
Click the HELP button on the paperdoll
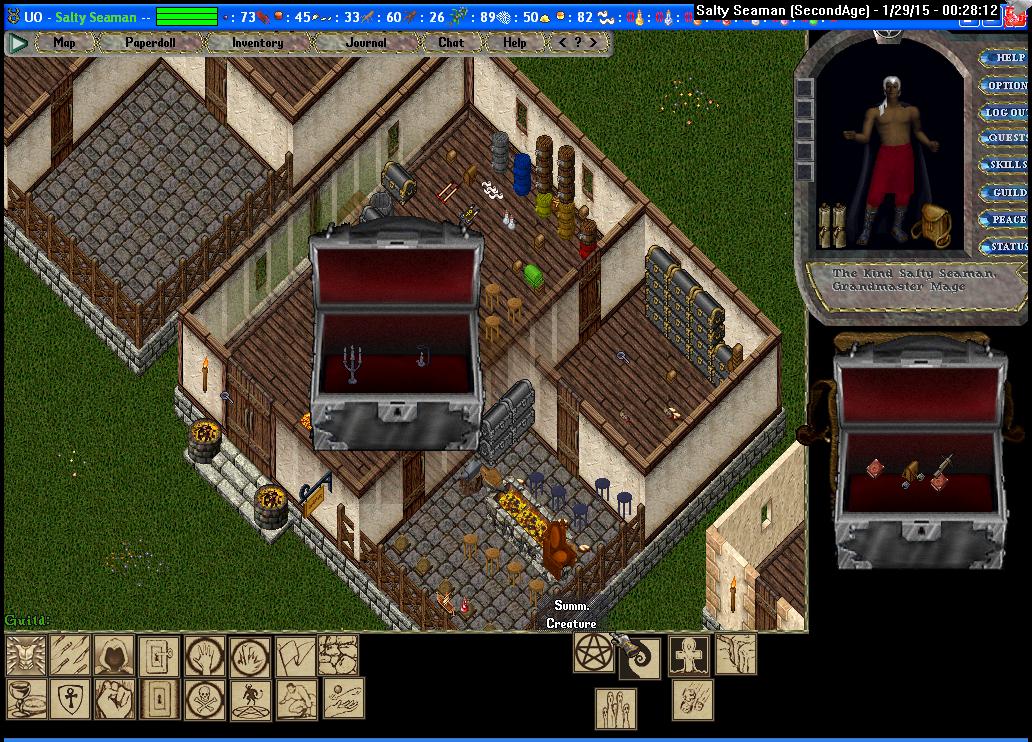pyautogui.click(x=1008, y=58)
